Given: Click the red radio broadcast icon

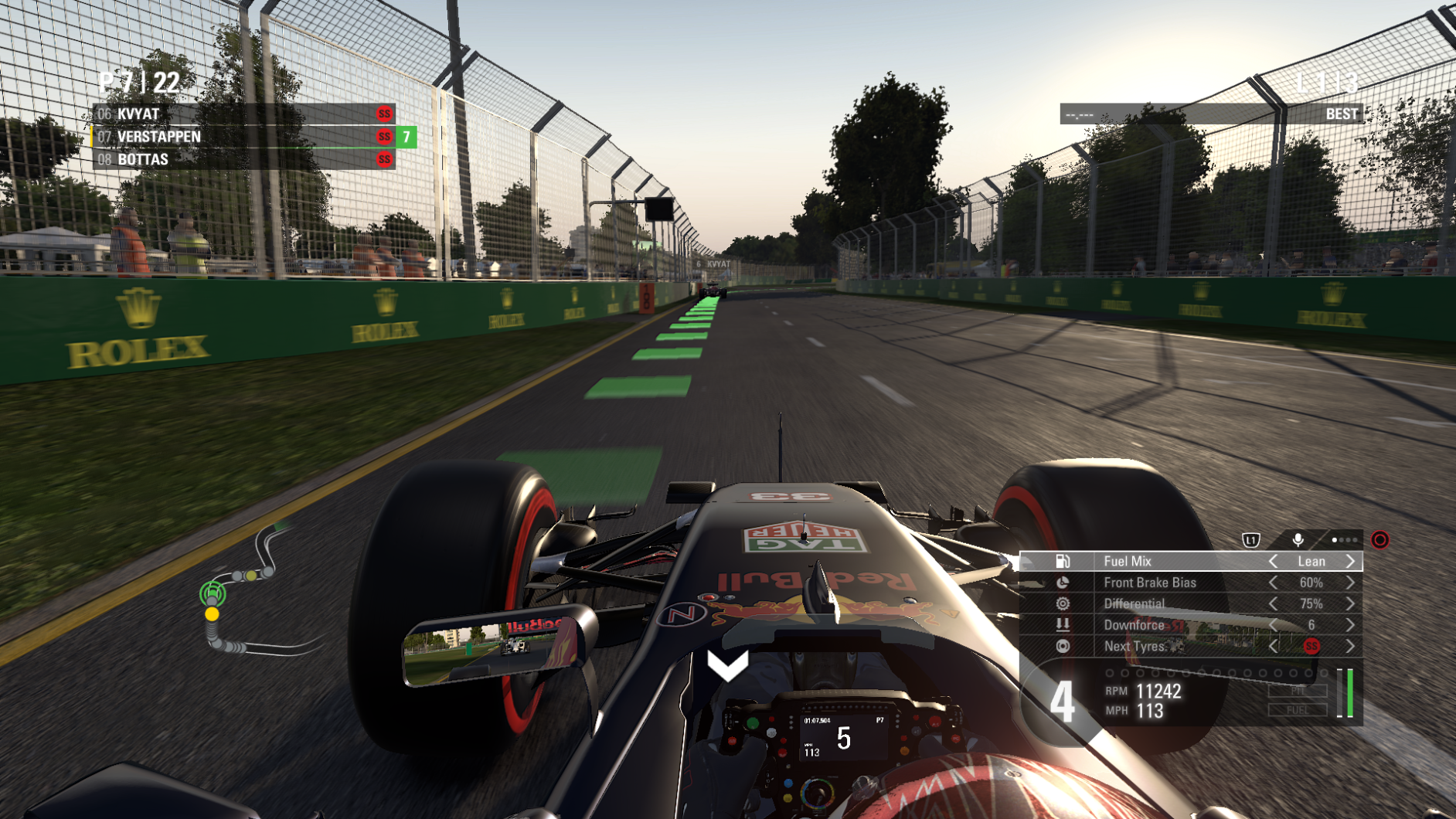Looking at the screenshot, I should tap(1382, 542).
